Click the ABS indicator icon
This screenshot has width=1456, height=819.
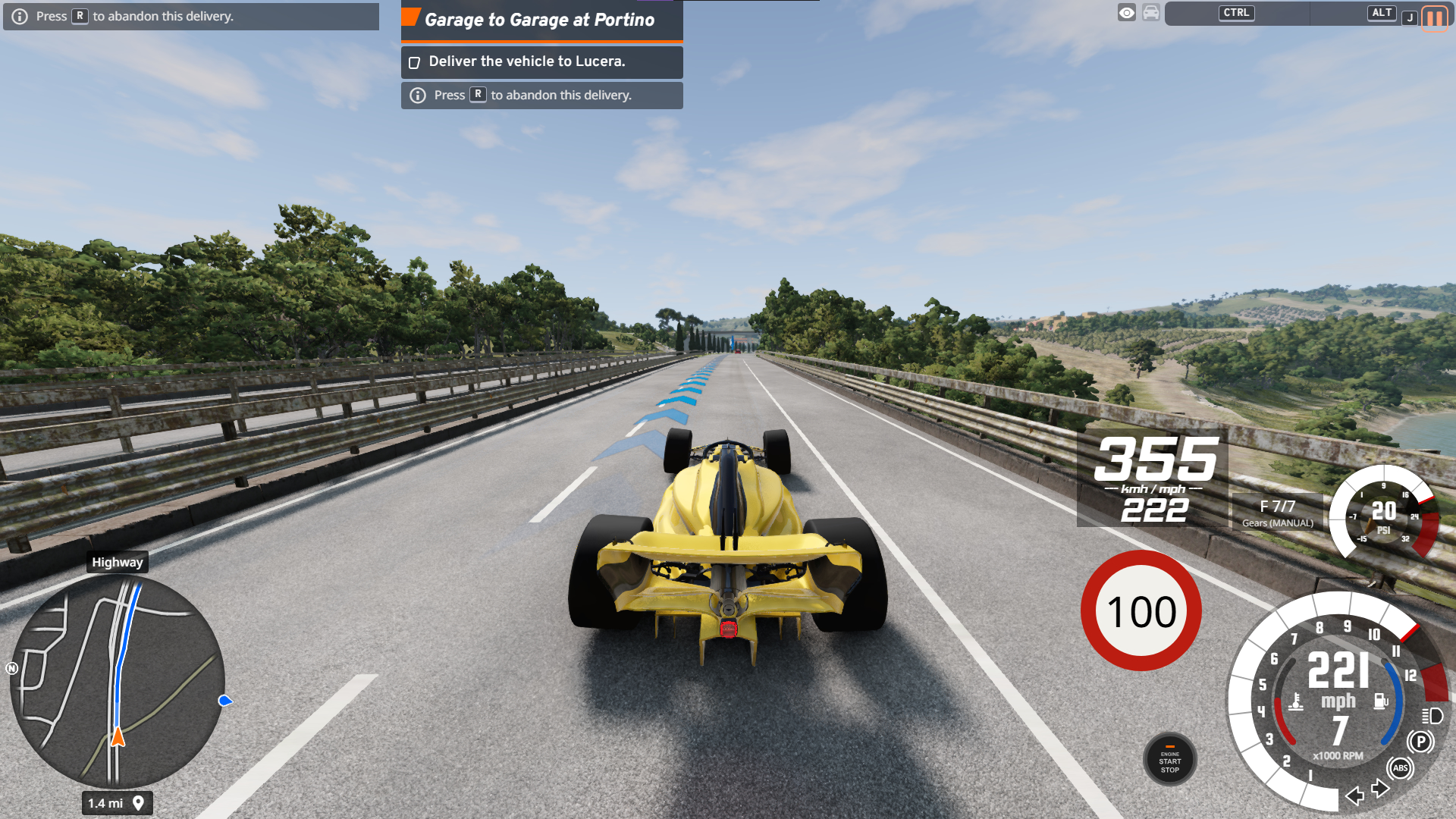click(x=1400, y=768)
